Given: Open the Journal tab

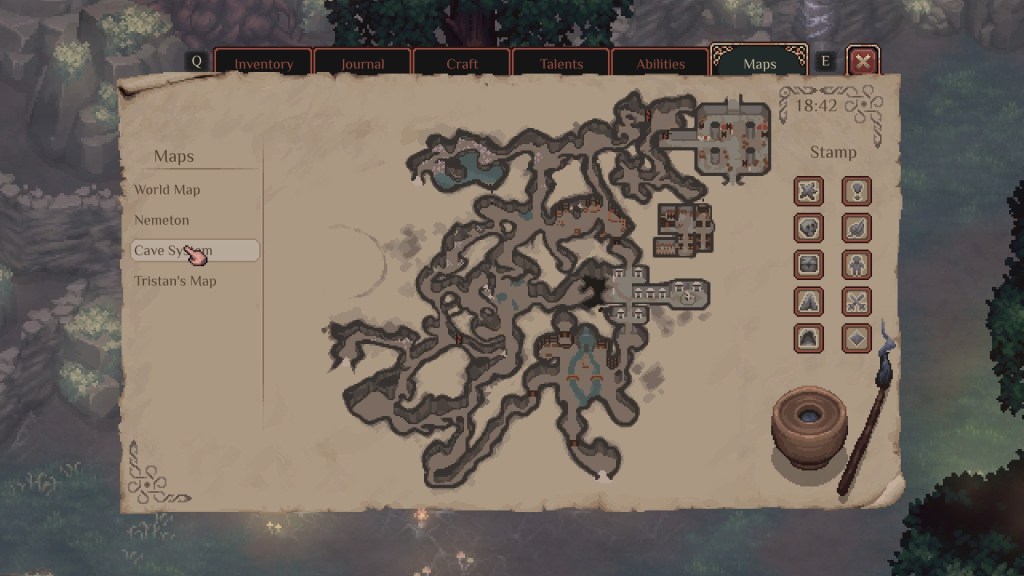Looking at the screenshot, I should [x=362, y=63].
